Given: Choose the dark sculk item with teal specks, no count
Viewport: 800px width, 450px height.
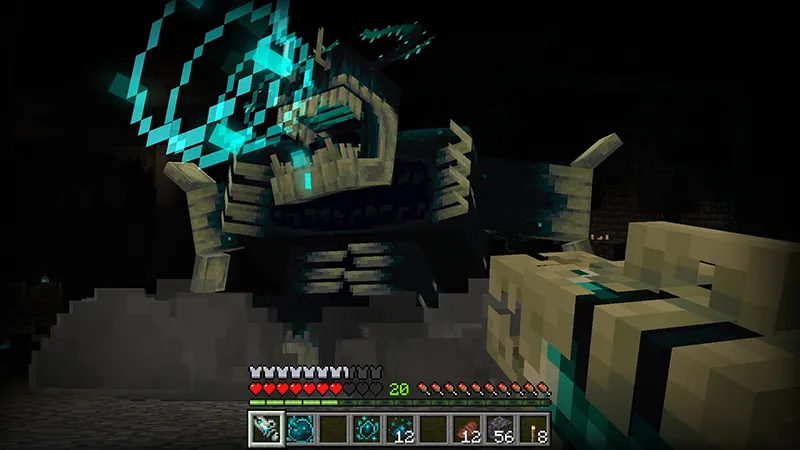Looking at the screenshot, I should pyautogui.click(x=366, y=429).
